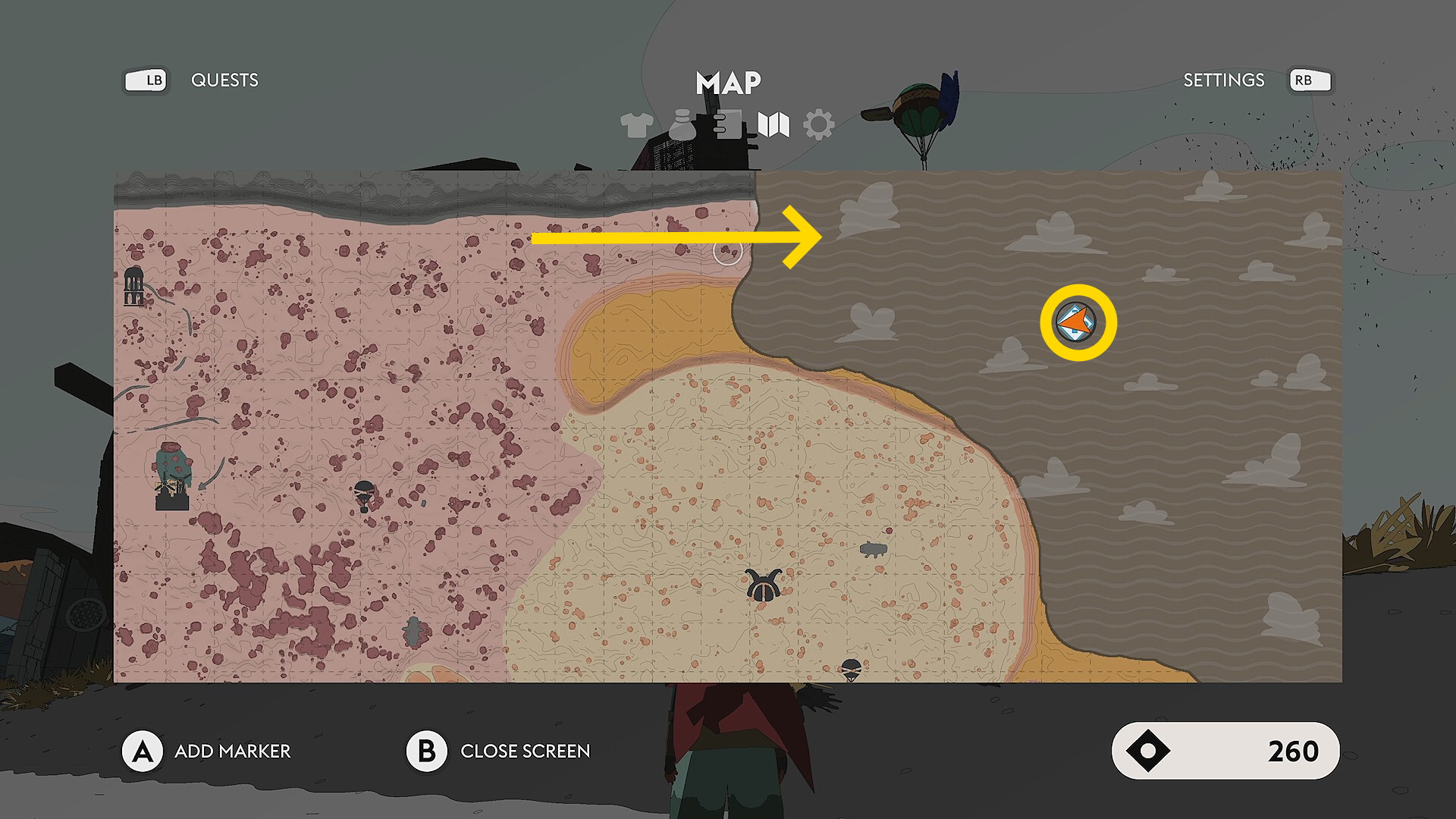
Task: Select the balloon marker at map's bottom edge
Action: point(852,670)
